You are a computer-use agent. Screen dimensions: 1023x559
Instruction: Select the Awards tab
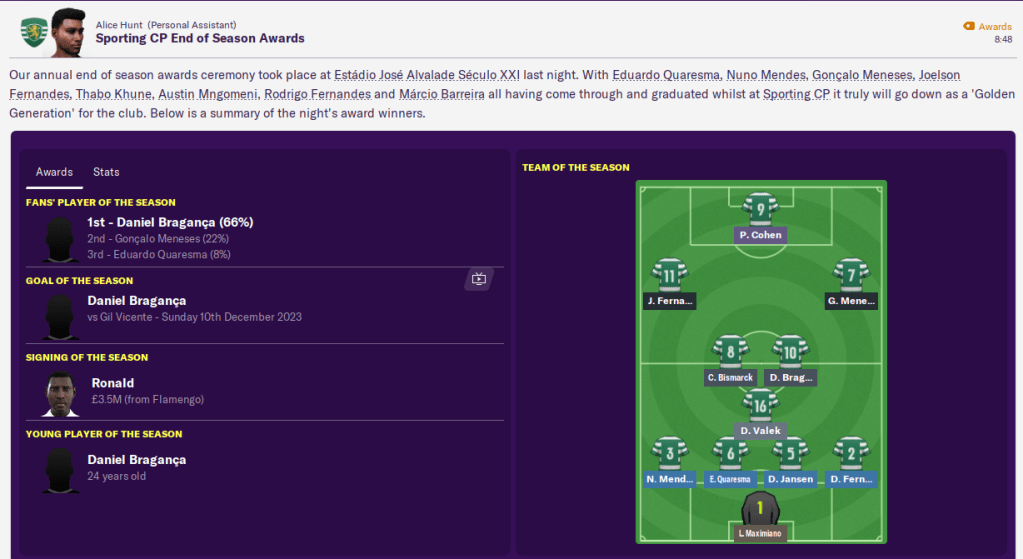pyautogui.click(x=54, y=172)
